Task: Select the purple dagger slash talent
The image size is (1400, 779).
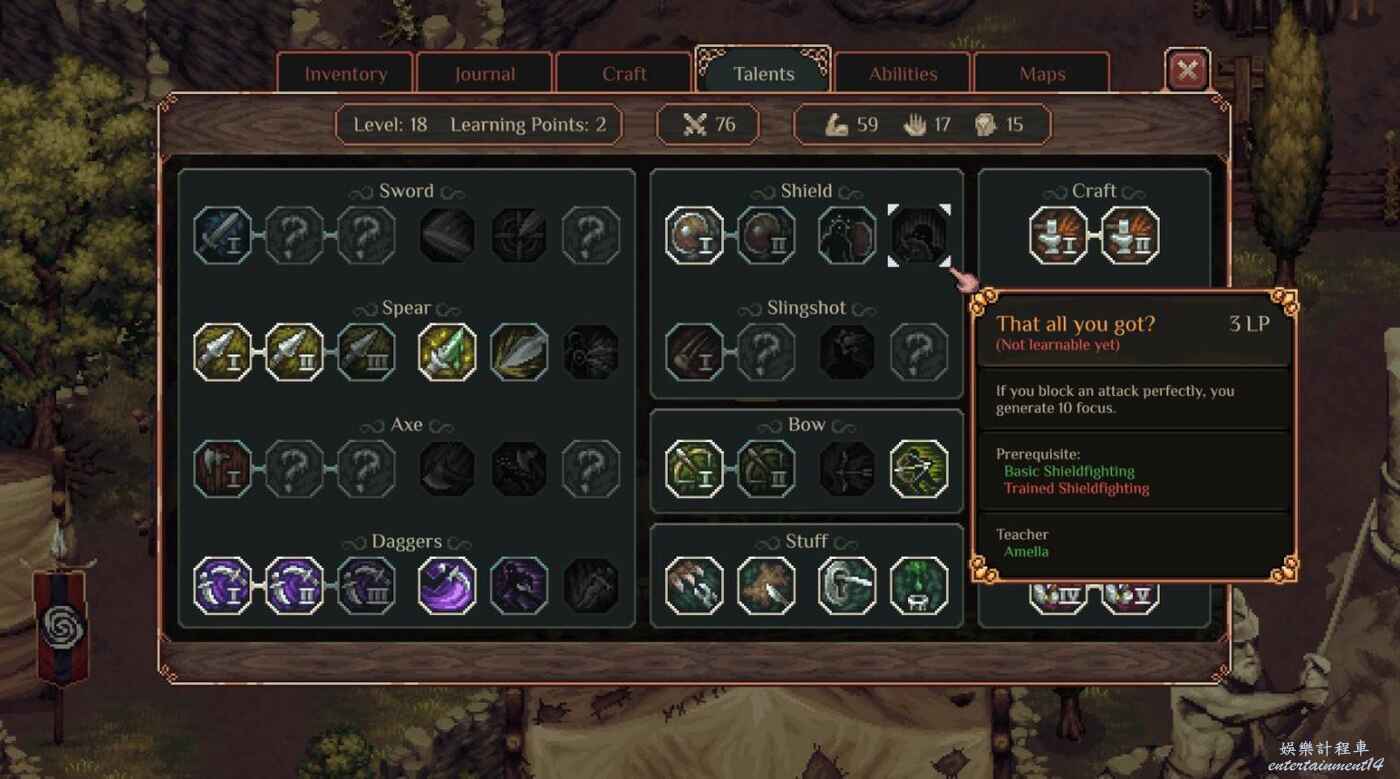Action: tap(447, 586)
